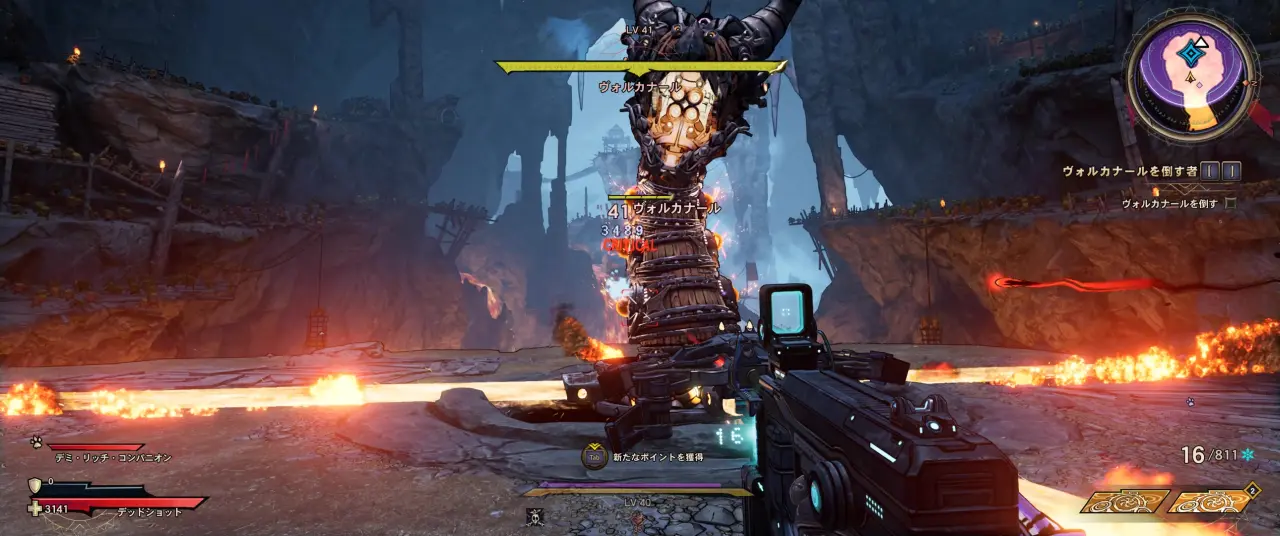Viewport: 1280px width, 536px height.
Task: Activate the right spell card with 2 charges
Action: click(x=1210, y=501)
